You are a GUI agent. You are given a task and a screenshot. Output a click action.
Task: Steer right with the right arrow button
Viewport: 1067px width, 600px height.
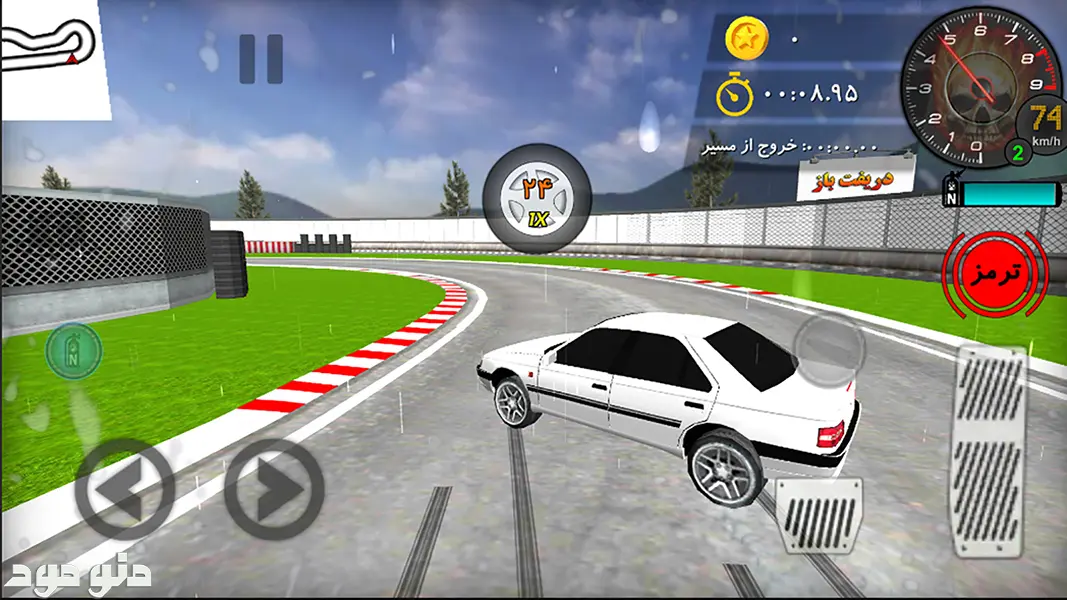tap(274, 490)
